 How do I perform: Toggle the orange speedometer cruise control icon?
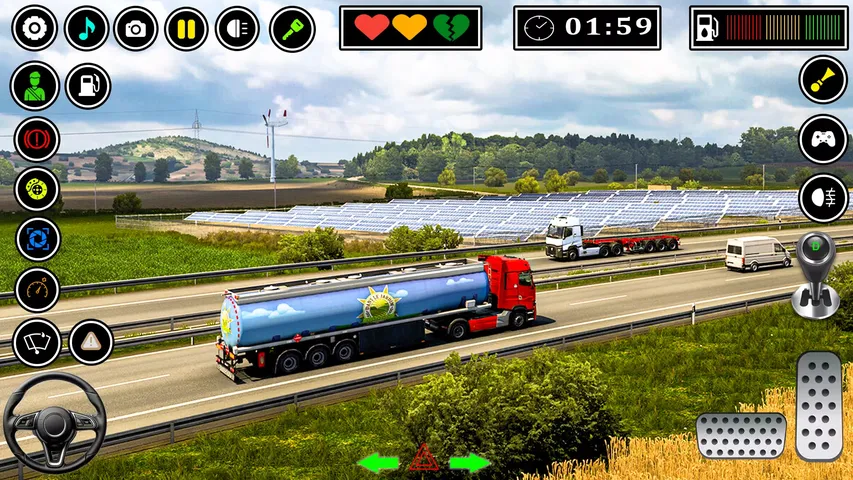(x=38, y=290)
